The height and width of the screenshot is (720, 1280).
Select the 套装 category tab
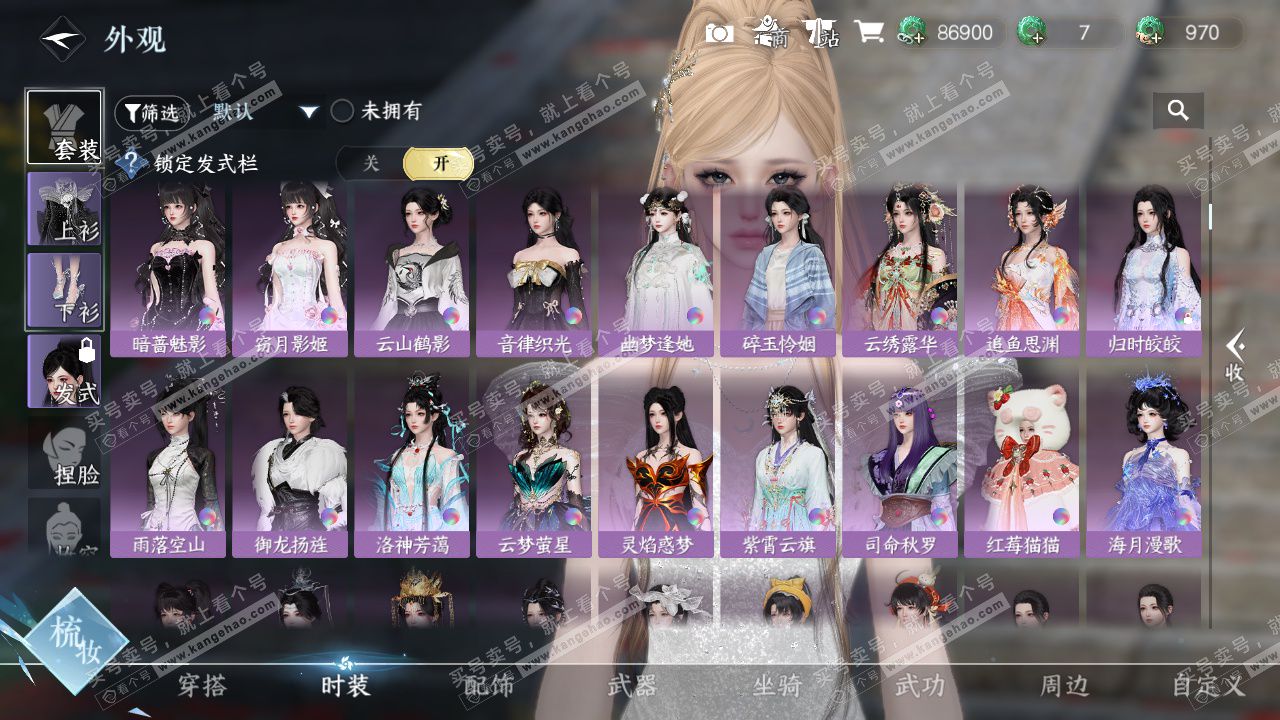[x=64, y=127]
